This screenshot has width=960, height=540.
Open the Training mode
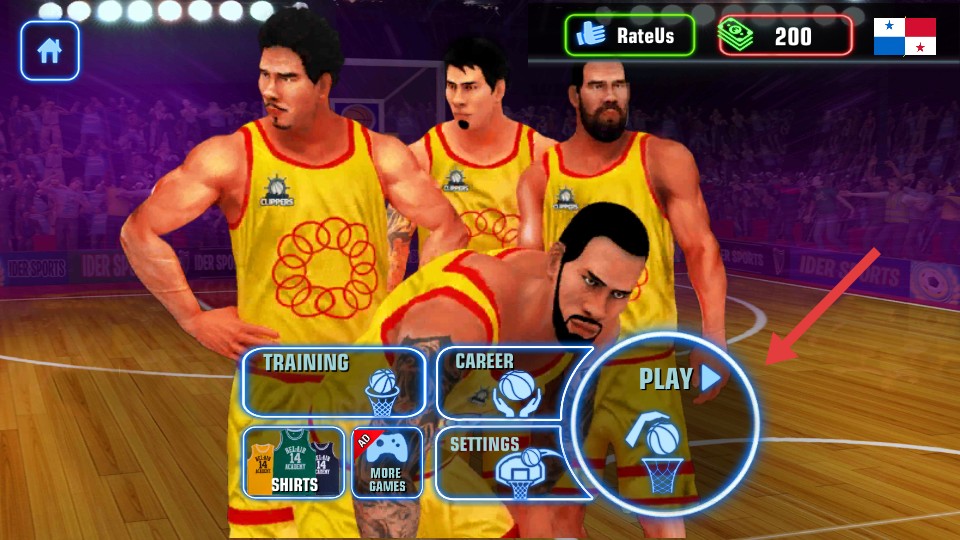pyautogui.click(x=333, y=381)
